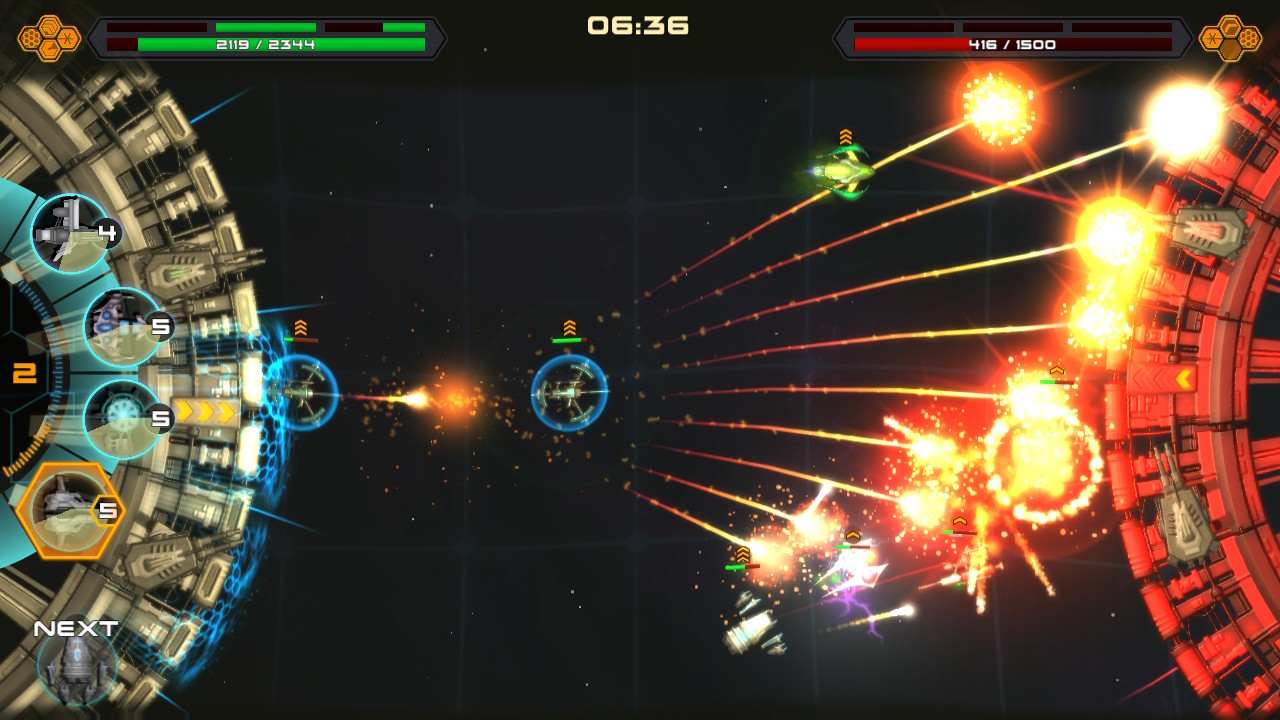Image resolution: width=1280 pixels, height=720 pixels.
Task: Click the chevron rank badge above the green ship
Action: pyautogui.click(x=846, y=134)
